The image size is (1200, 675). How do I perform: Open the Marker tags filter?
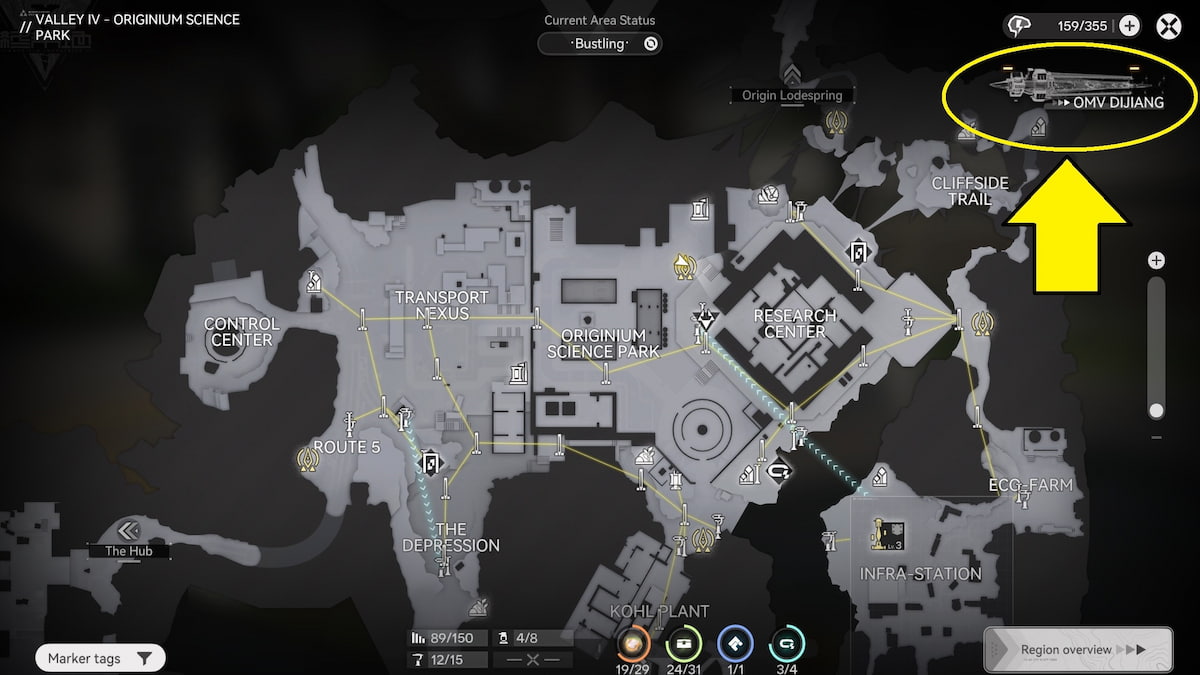[100, 658]
